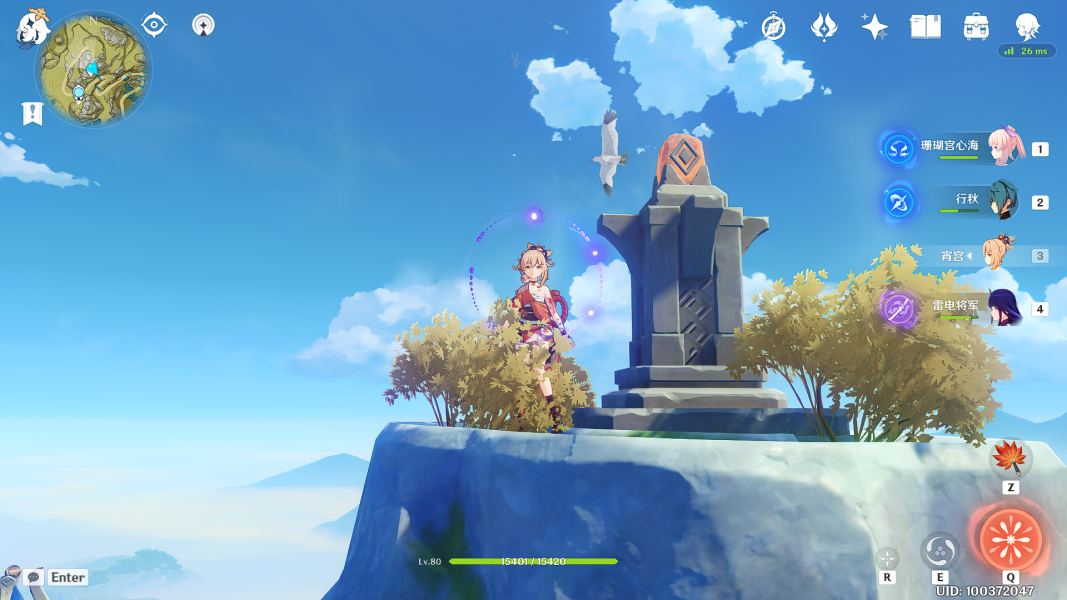Open the four-pointed star sparkle icon

(x=874, y=27)
